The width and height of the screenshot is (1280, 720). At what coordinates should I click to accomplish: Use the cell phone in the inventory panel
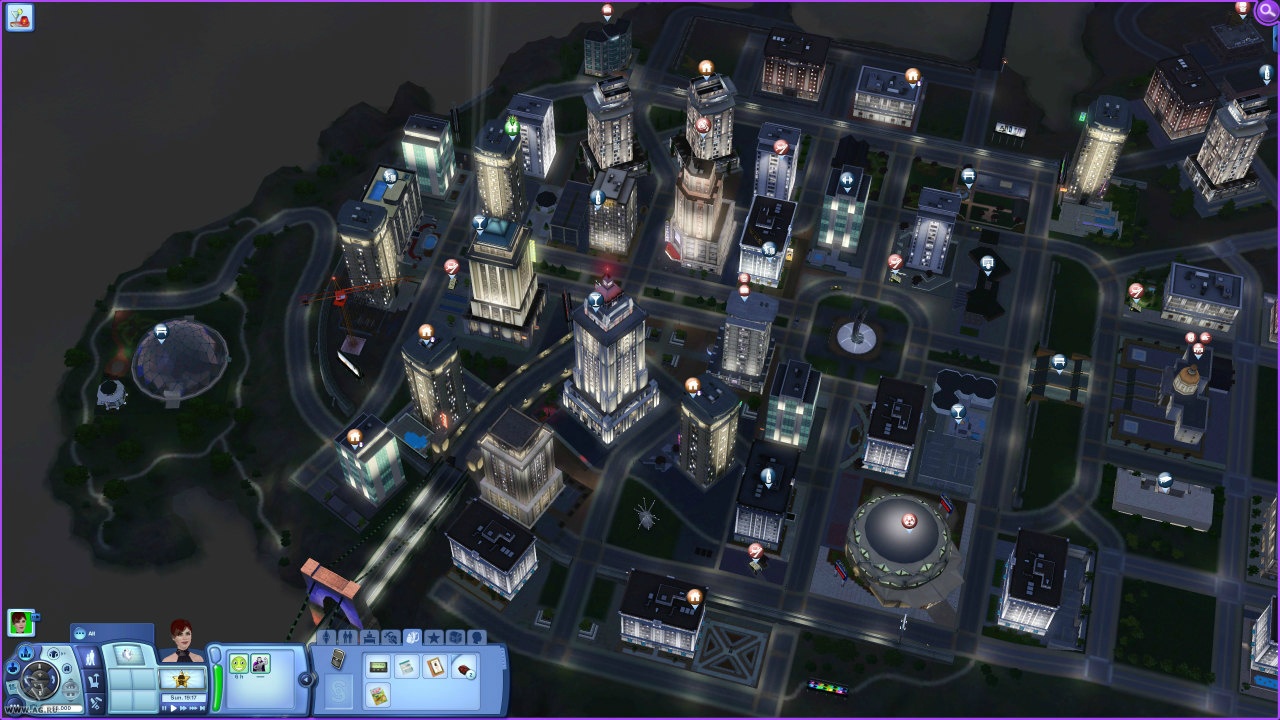(x=338, y=659)
